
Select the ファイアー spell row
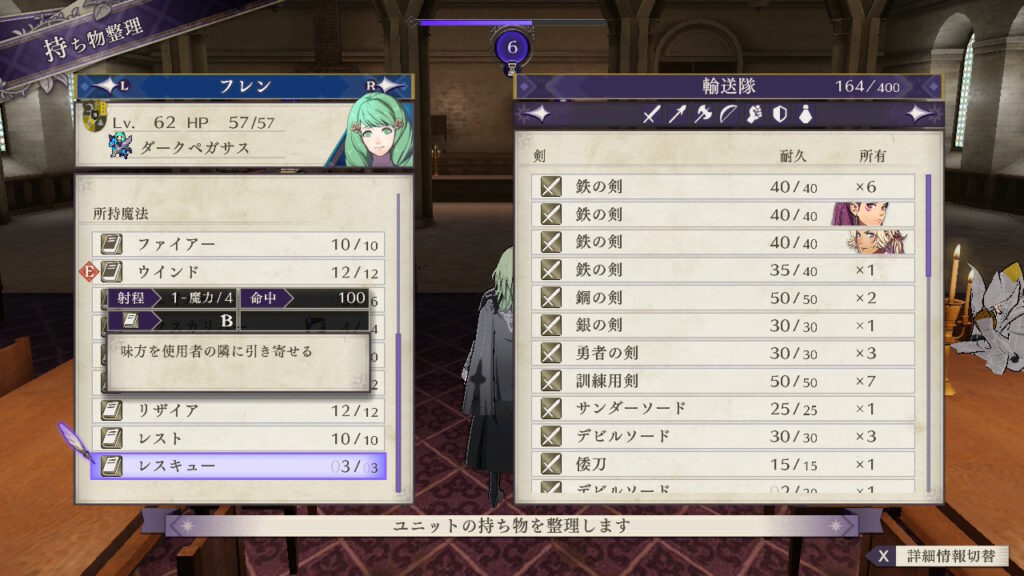(x=240, y=244)
